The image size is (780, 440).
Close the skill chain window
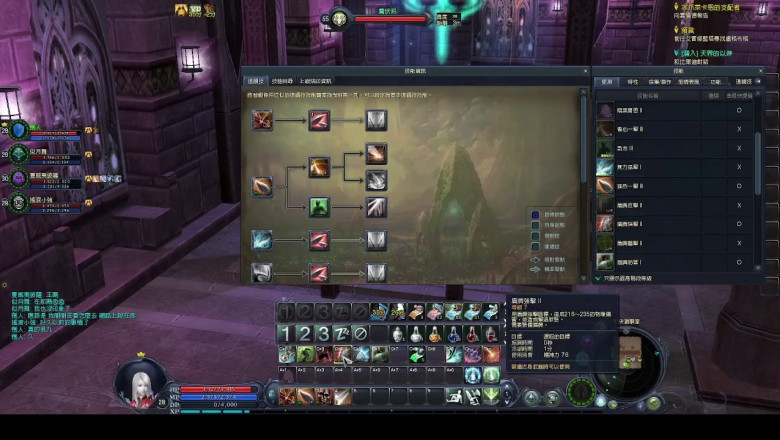[x=583, y=72]
